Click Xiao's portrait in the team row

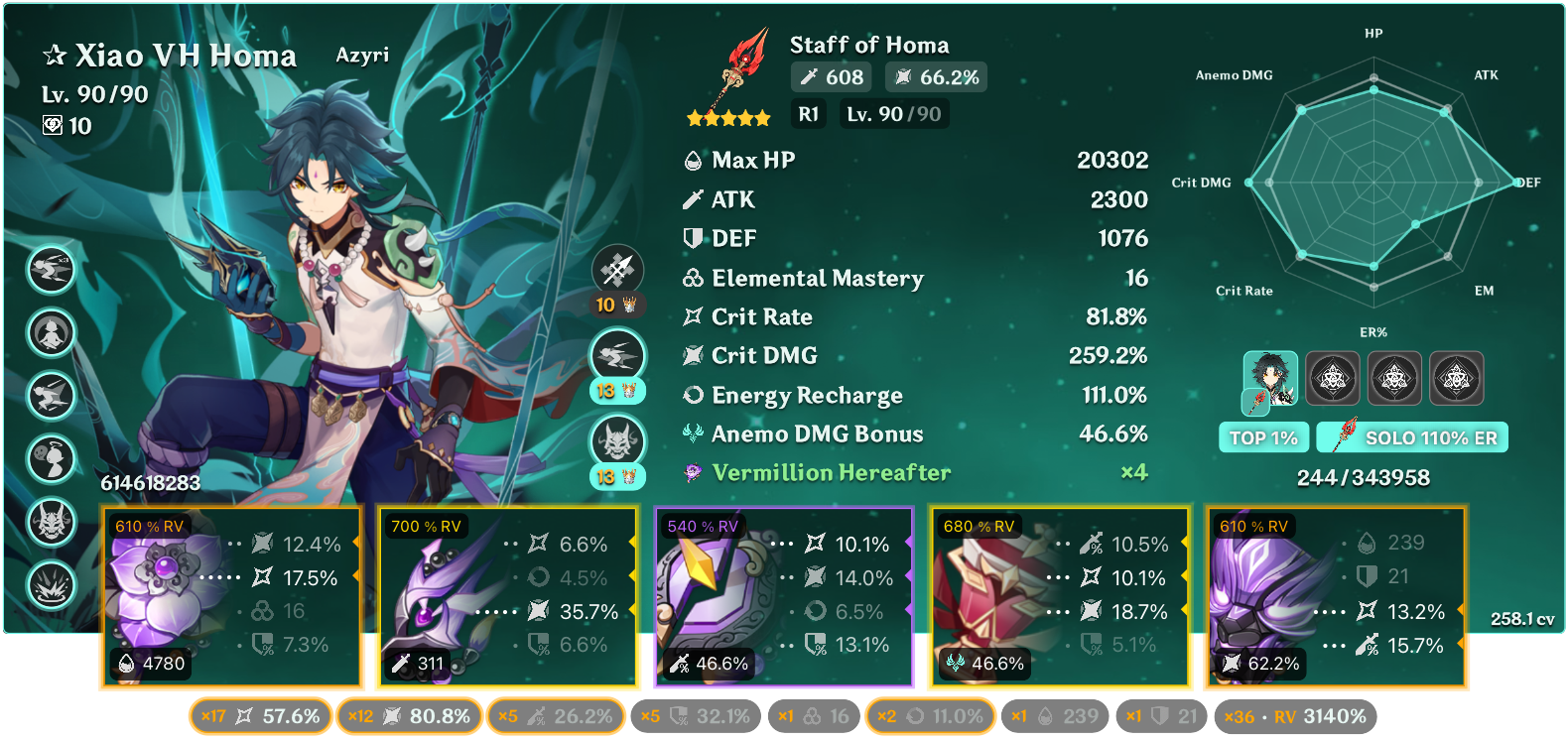point(1270,378)
